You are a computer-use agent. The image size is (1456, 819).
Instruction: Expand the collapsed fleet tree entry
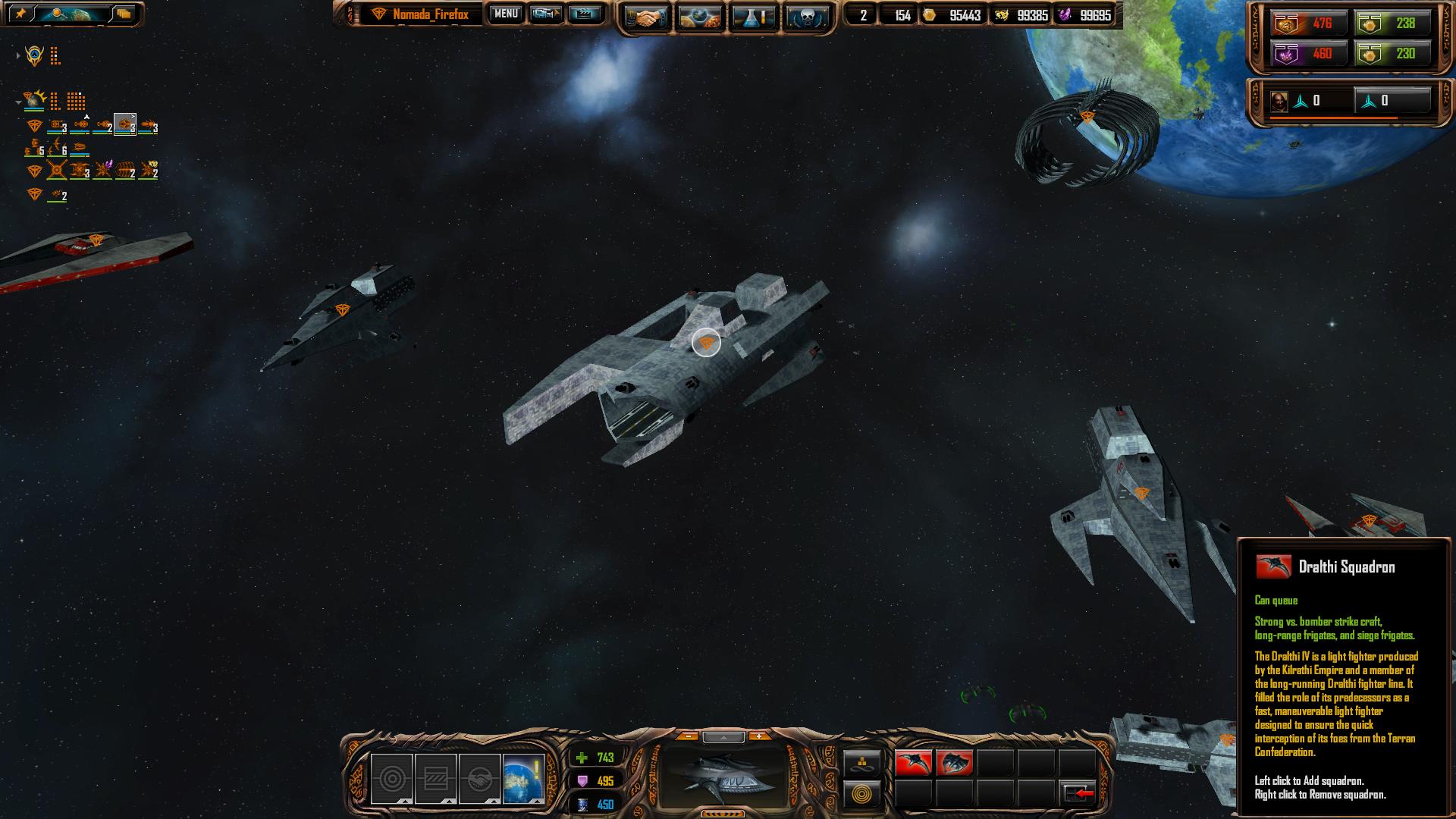[18, 55]
